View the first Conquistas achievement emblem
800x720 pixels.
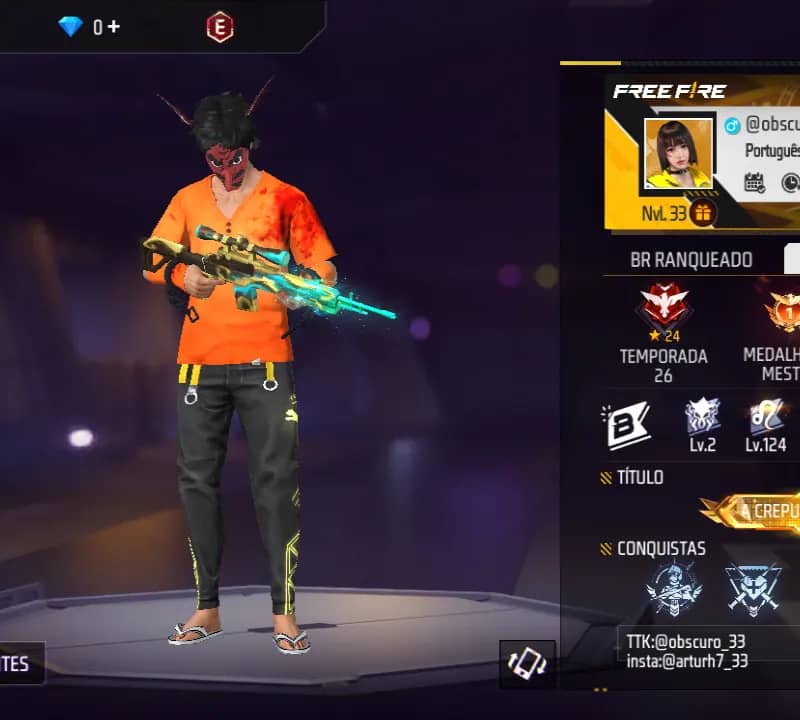tap(673, 590)
